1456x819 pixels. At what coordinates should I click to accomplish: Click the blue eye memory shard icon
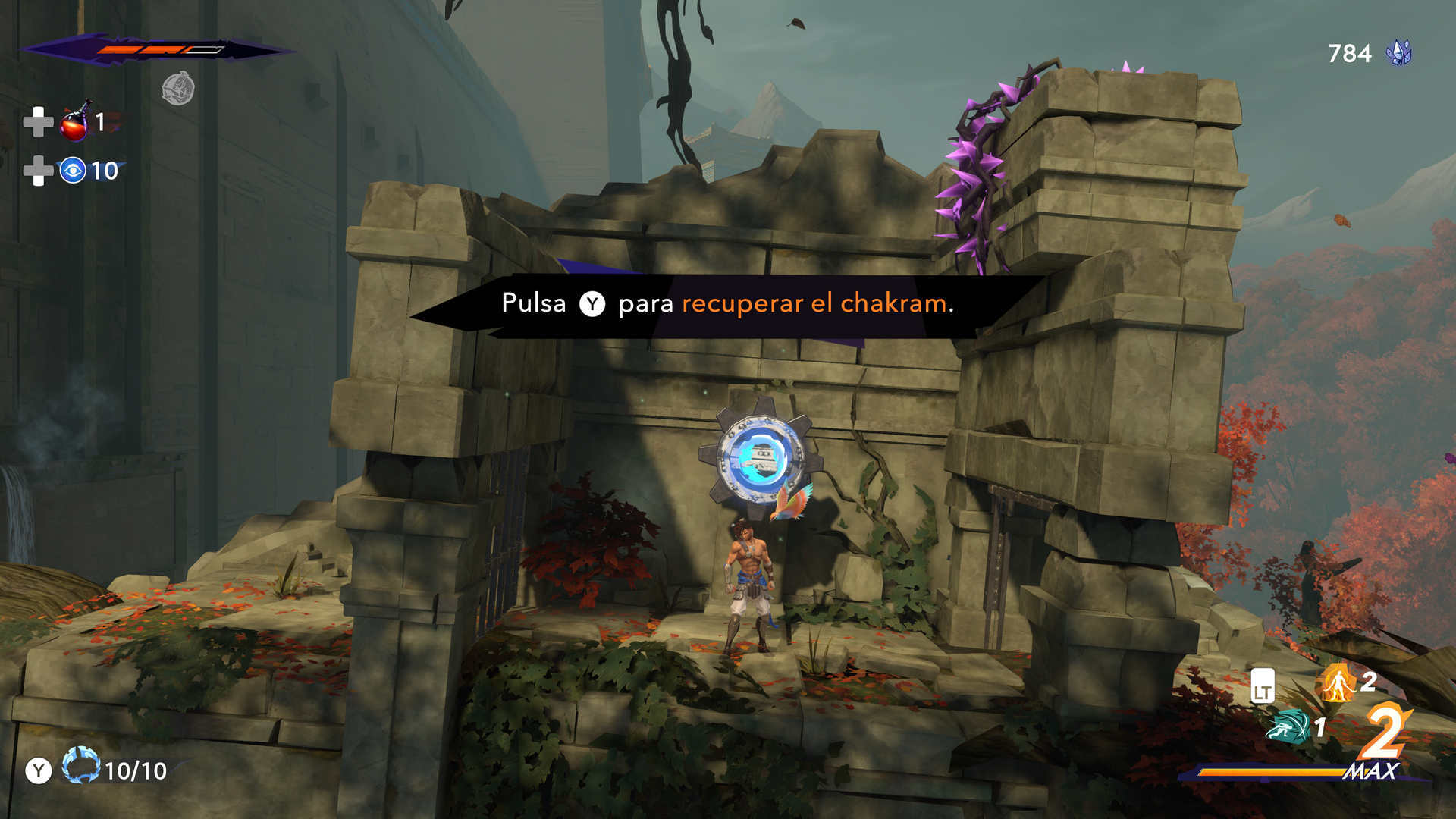(x=73, y=171)
